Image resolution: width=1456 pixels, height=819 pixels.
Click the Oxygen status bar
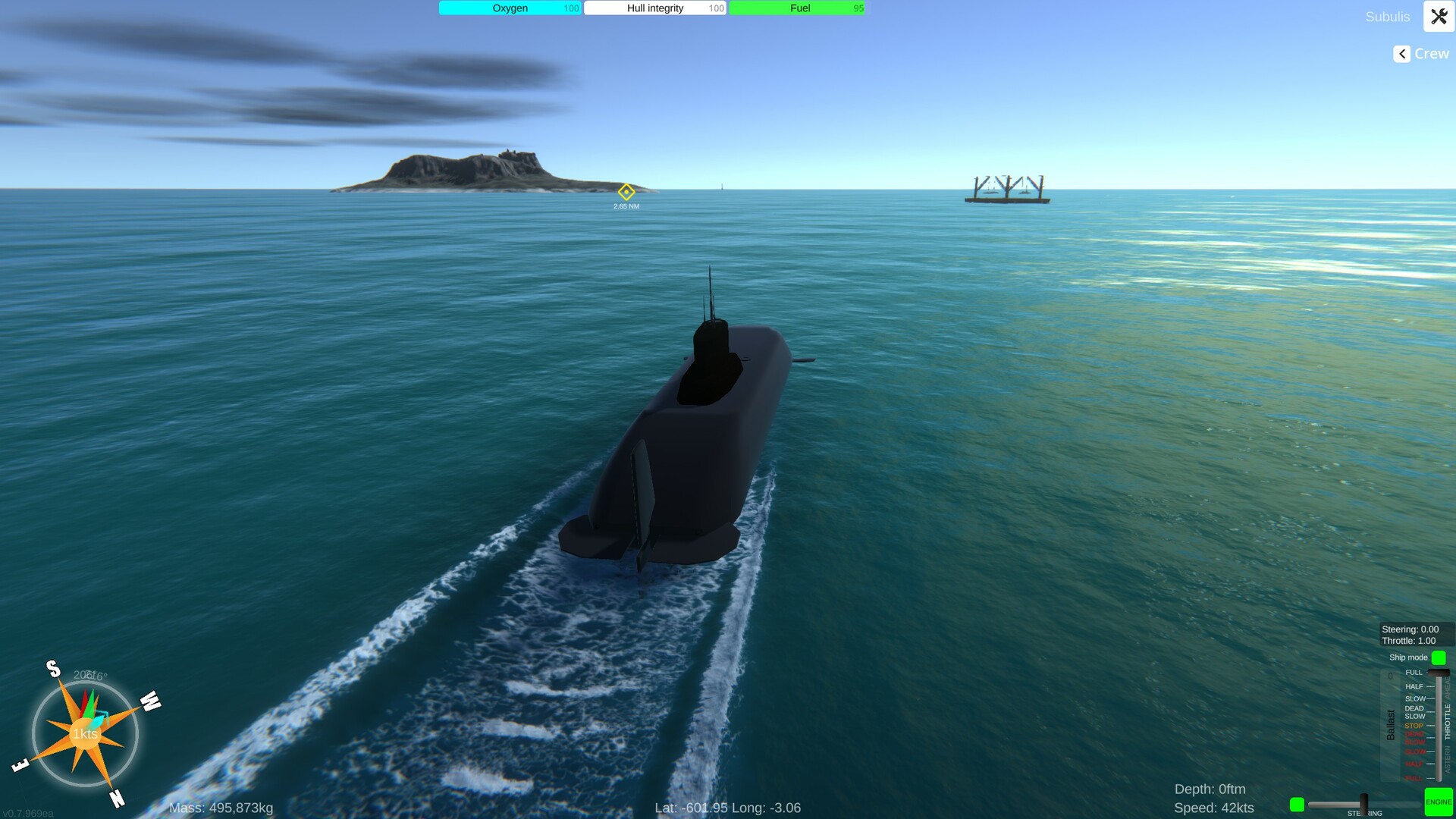tap(510, 8)
